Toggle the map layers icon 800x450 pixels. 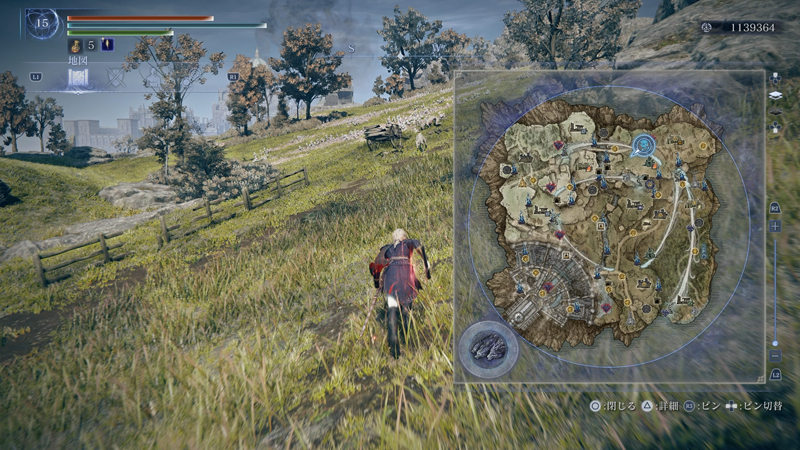coord(775,96)
